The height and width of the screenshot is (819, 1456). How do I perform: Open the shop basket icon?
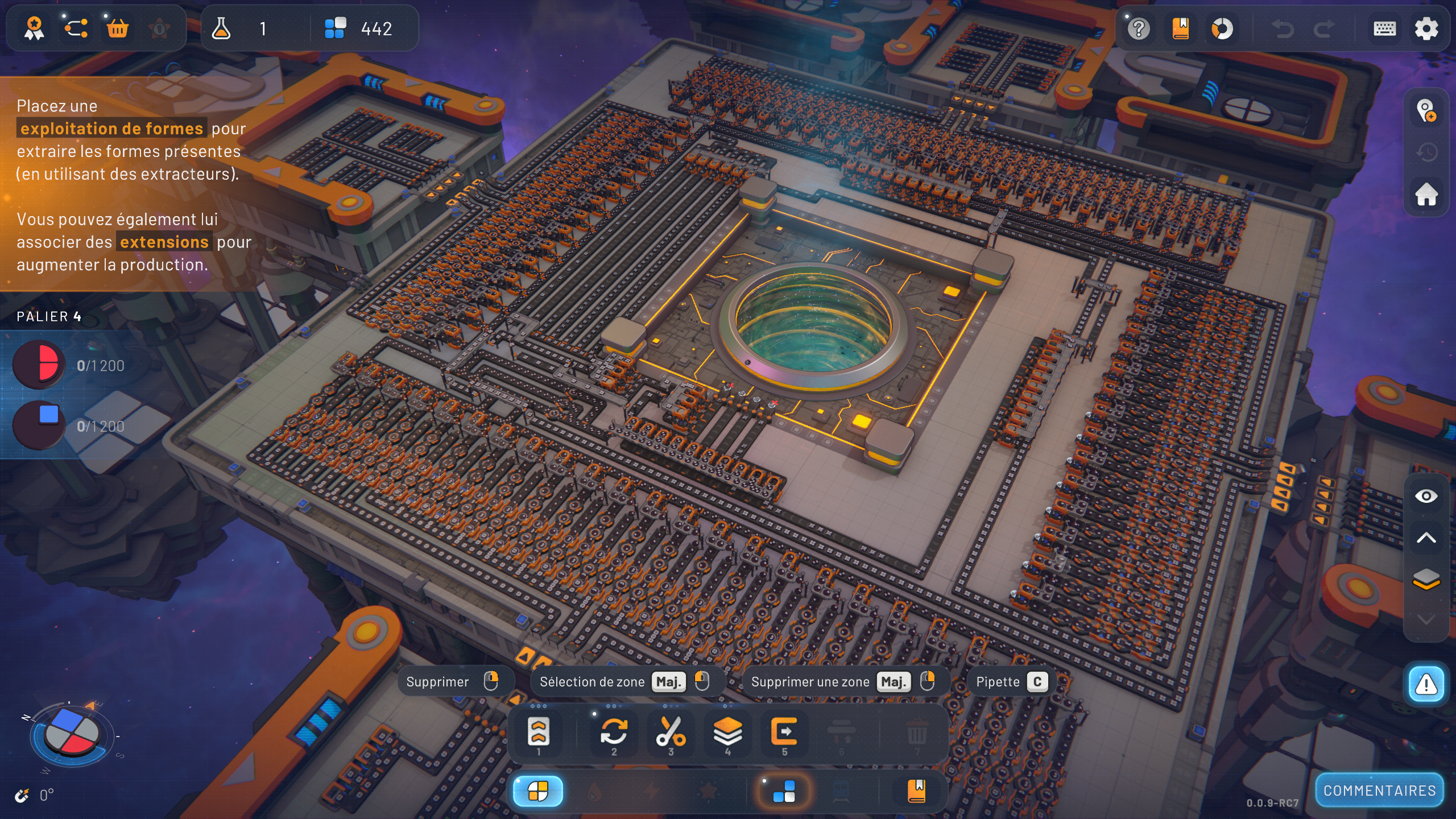pos(118,28)
